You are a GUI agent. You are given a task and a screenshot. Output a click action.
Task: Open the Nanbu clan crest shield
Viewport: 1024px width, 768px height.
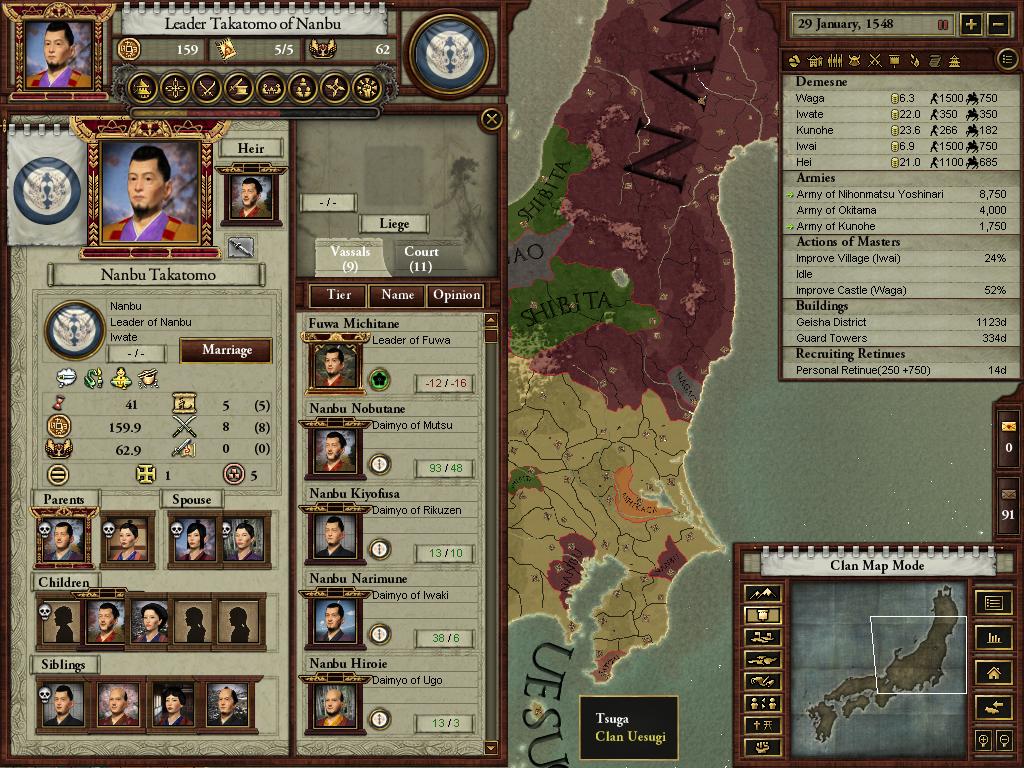point(453,52)
